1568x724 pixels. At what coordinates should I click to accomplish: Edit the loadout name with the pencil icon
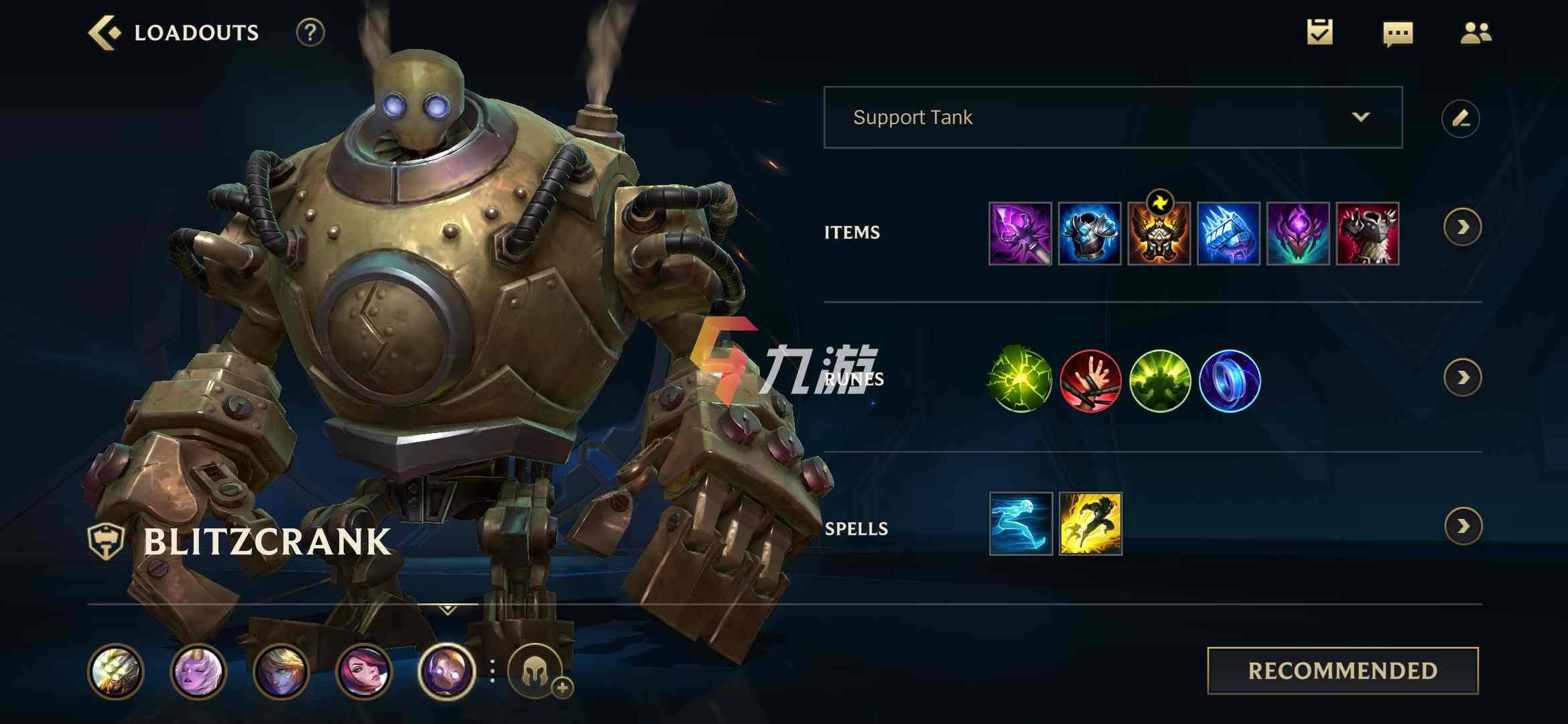click(1461, 118)
